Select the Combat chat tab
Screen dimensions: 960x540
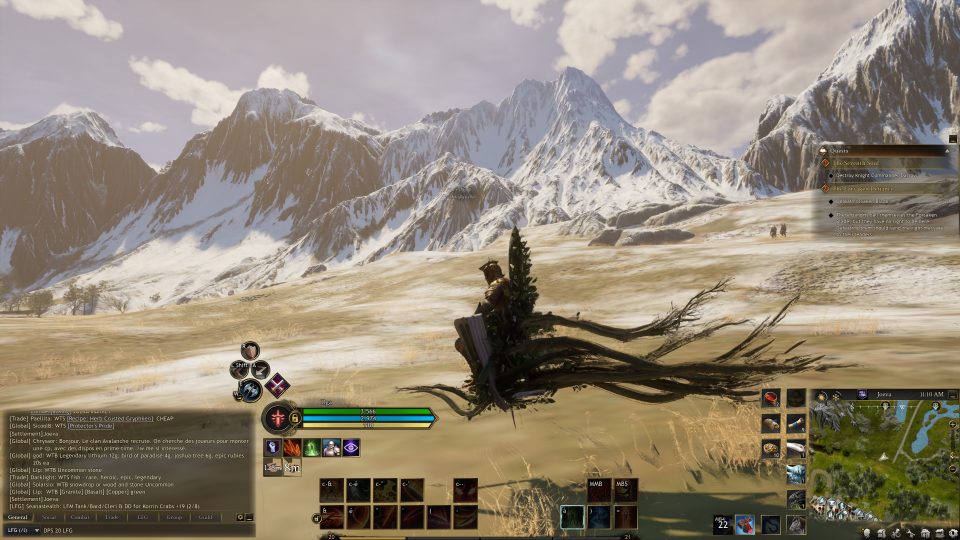pyautogui.click(x=81, y=517)
